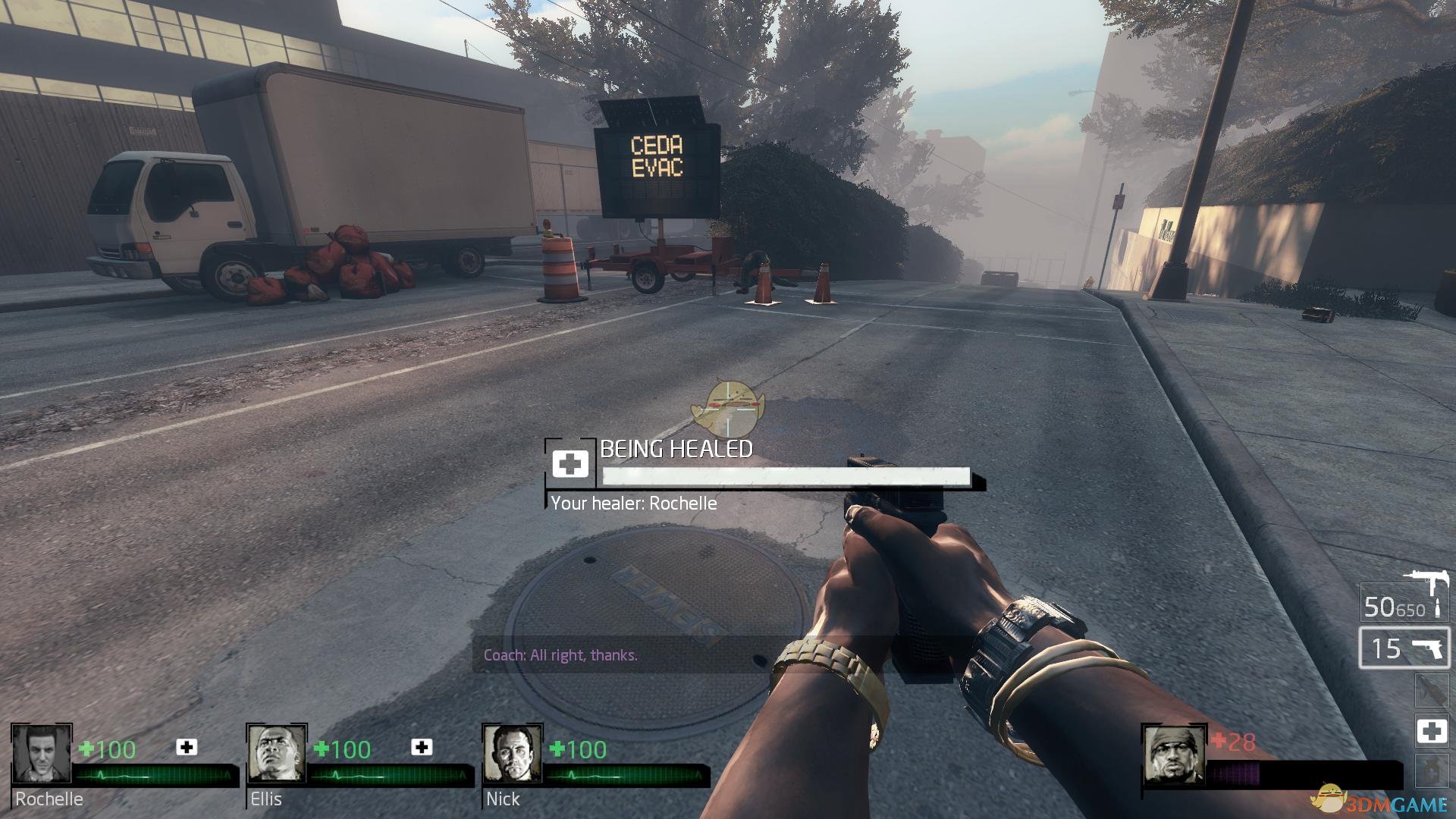
Task: Click the Being Healed first aid icon
Action: point(570,463)
